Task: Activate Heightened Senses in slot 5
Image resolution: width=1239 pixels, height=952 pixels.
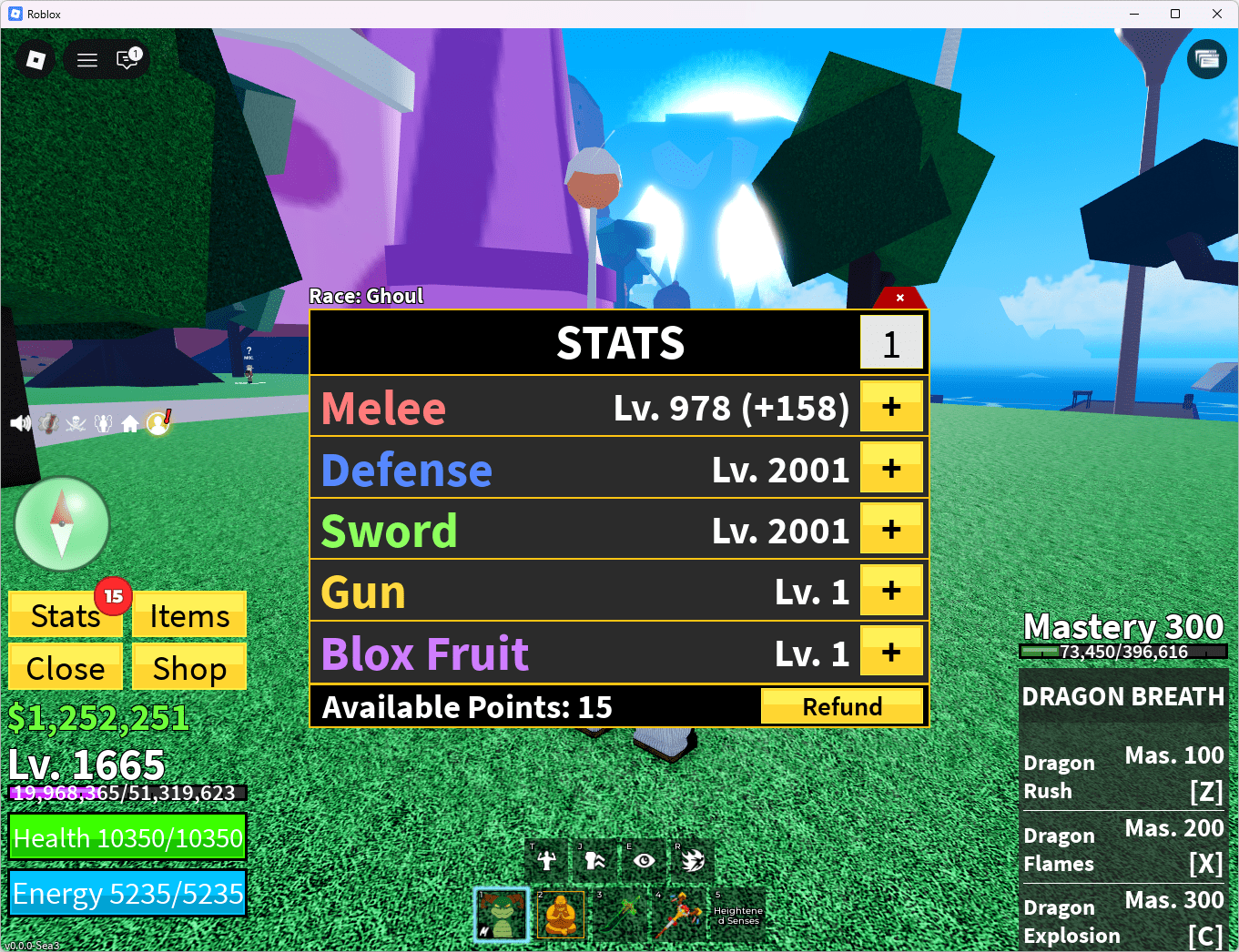Action: pyautogui.click(x=736, y=914)
